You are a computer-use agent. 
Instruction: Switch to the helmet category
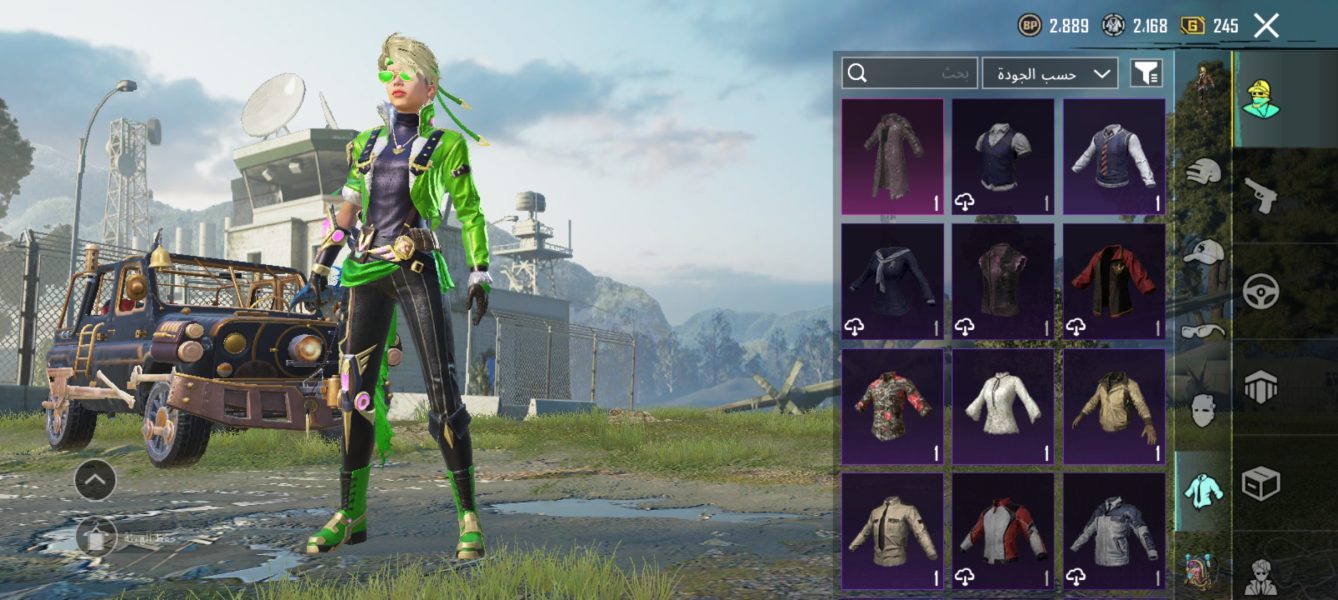point(1203,171)
